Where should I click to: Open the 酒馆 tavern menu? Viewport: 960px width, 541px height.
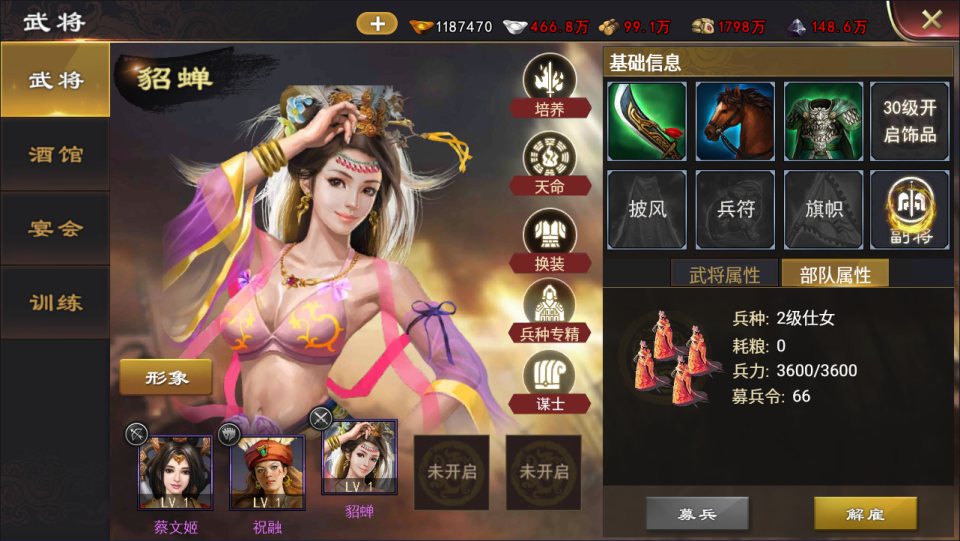pyautogui.click(x=55, y=155)
